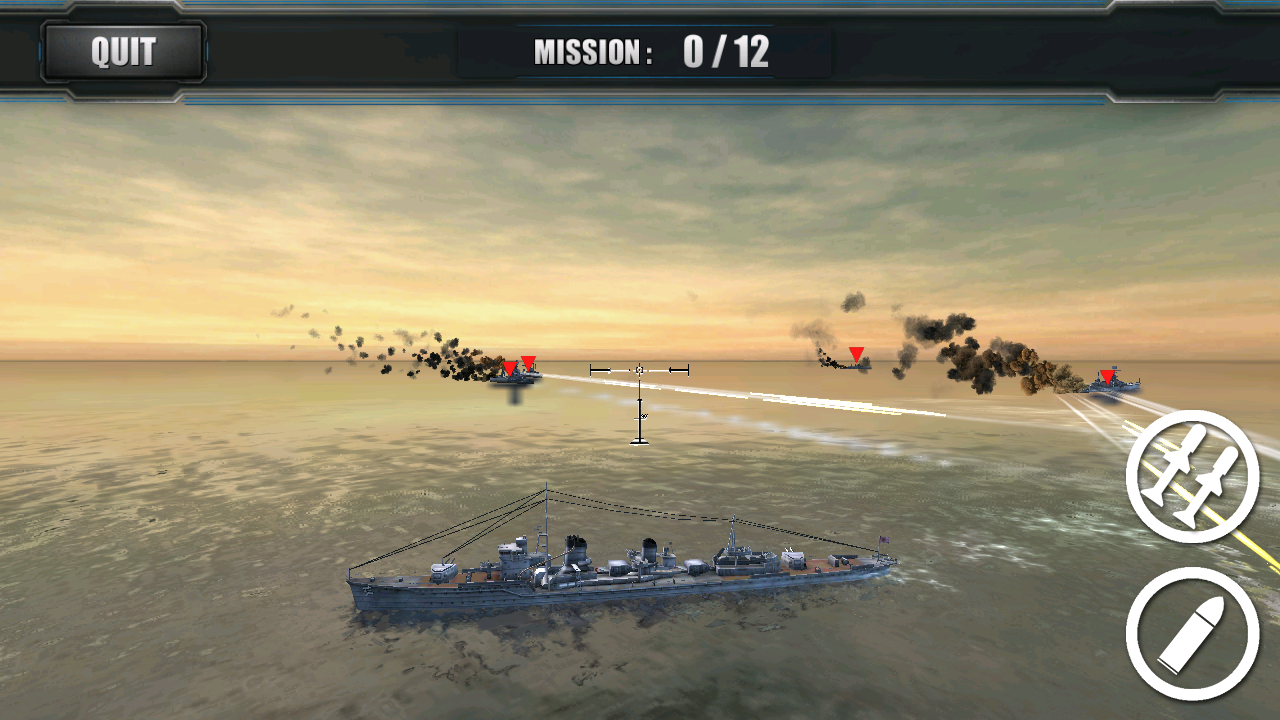Quit the current mission
1280x720 pixels.
pyautogui.click(x=123, y=51)
